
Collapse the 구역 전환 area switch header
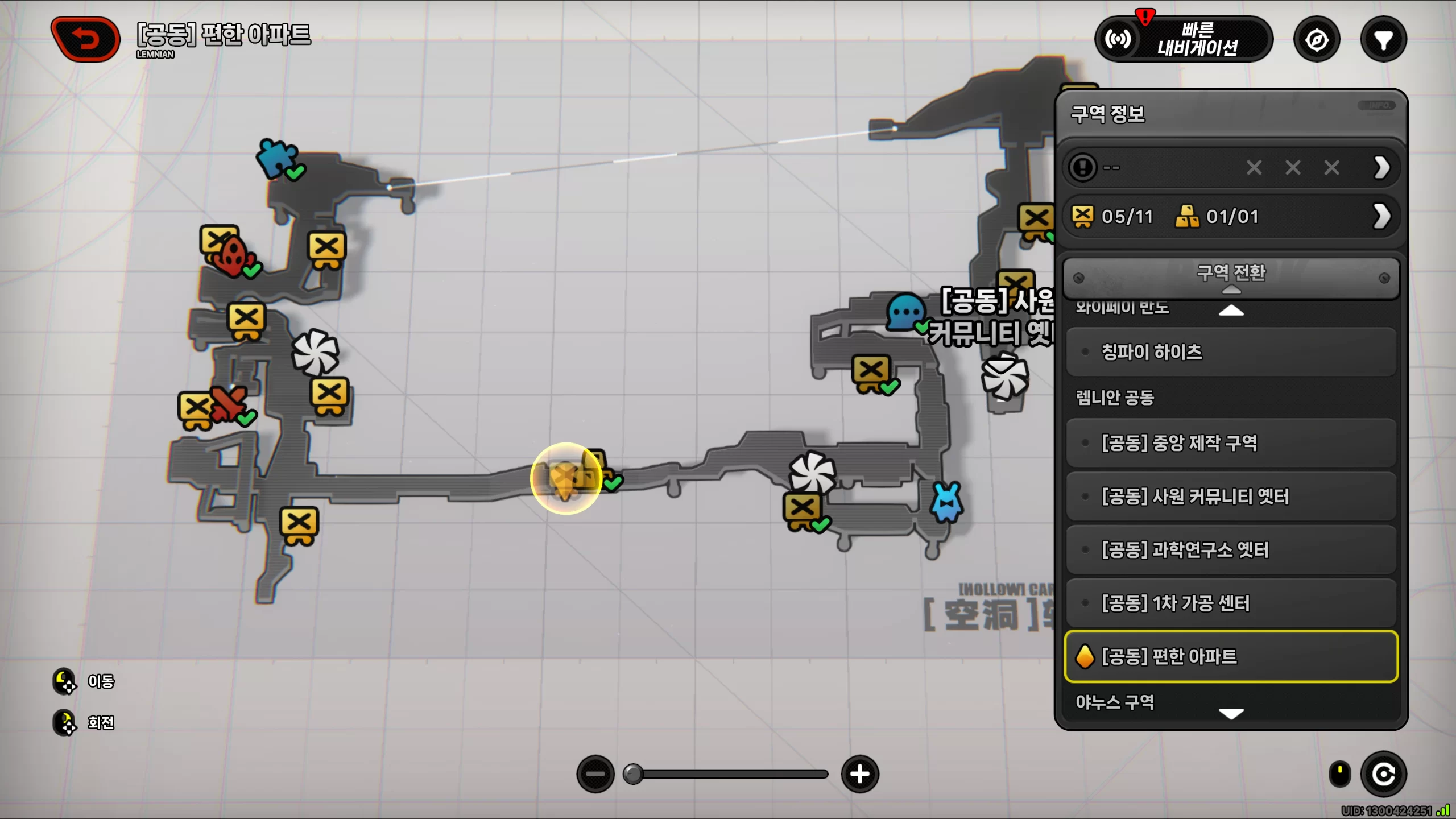tap(1231, 277)
